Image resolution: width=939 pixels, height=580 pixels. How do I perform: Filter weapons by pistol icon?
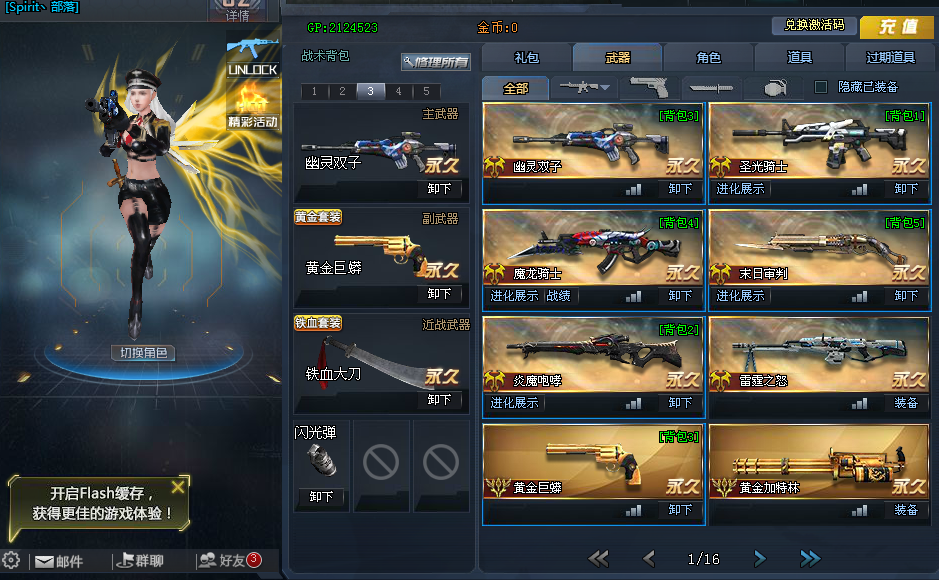tap(648, 87)
